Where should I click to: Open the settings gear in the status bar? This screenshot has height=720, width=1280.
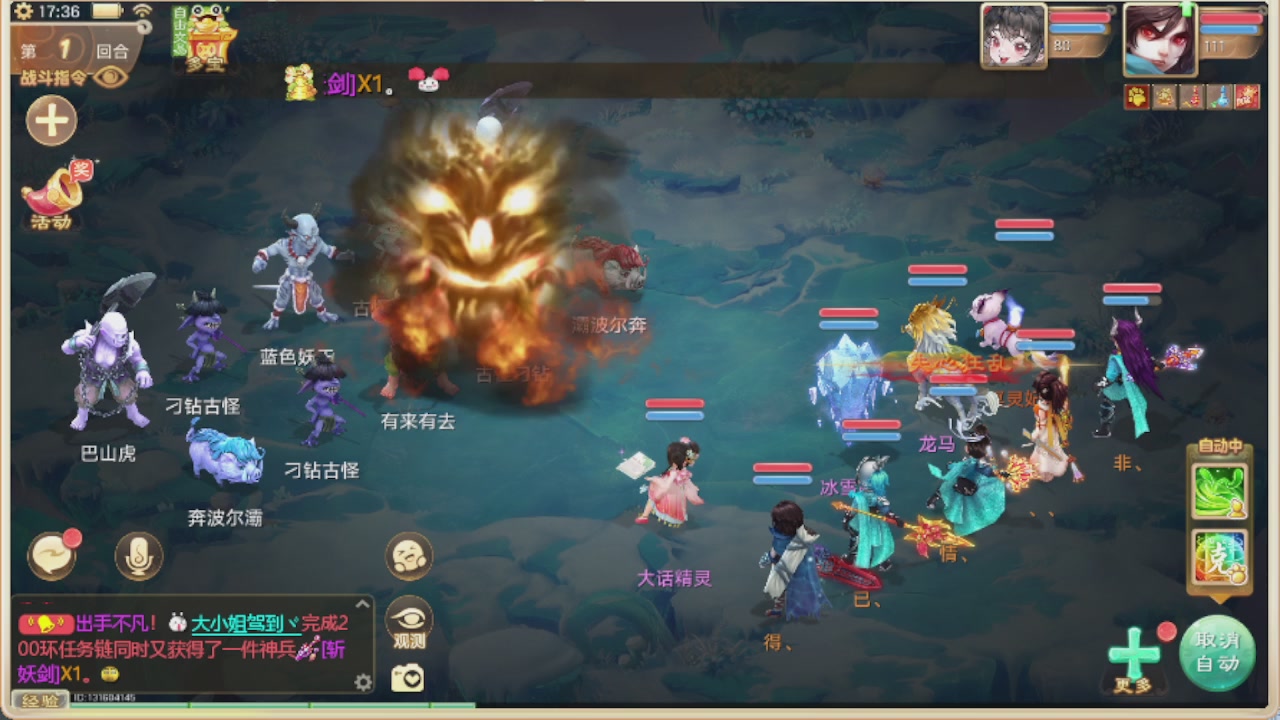[x=23, y=10]
